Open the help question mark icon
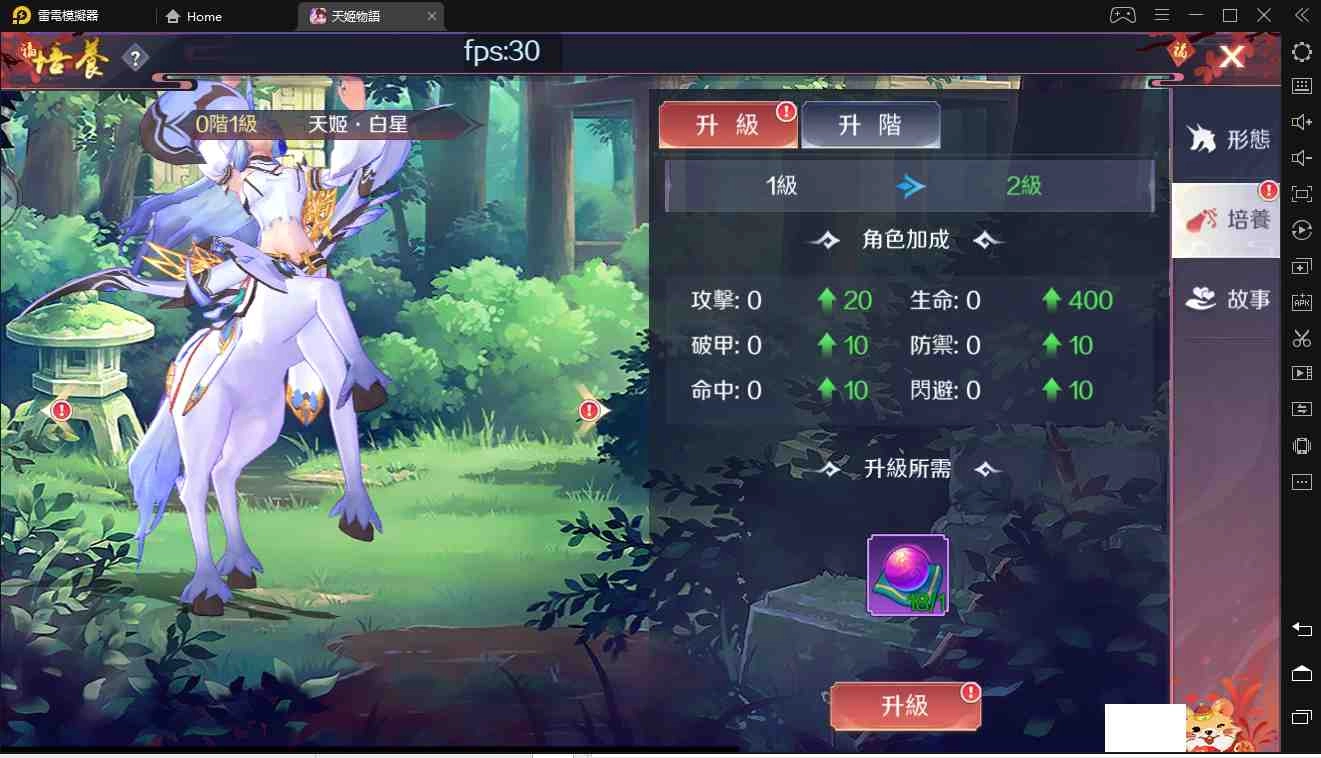Image resolution: width=1321 pixels, height=758 pixels. point(134,57)
